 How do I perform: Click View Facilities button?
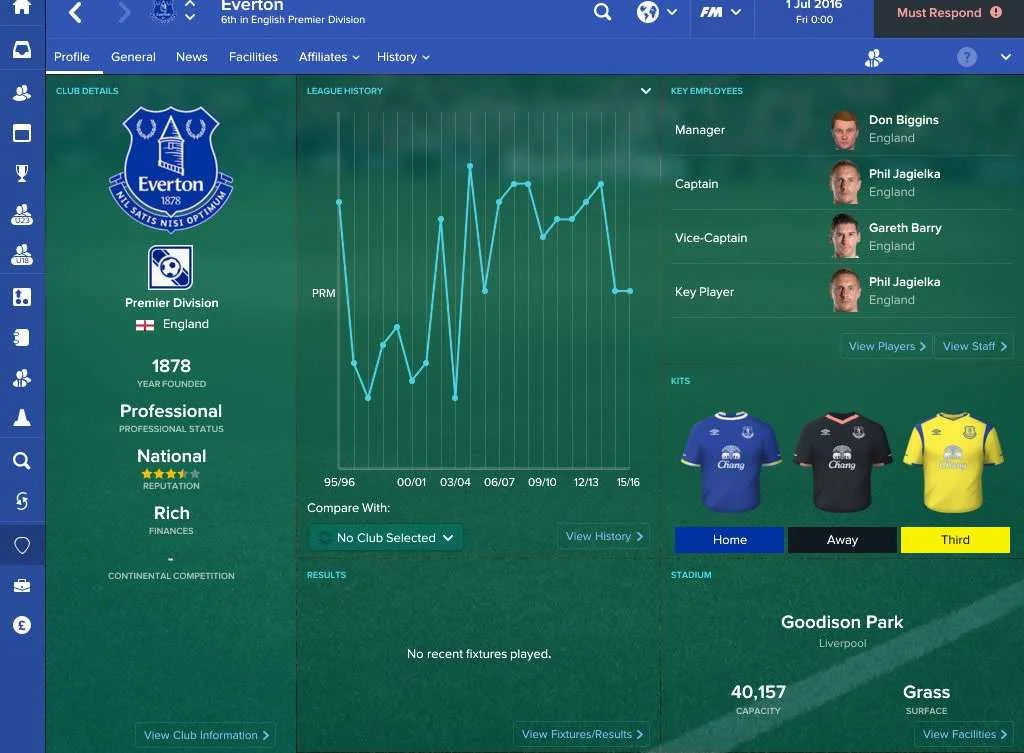coord(965,734)
